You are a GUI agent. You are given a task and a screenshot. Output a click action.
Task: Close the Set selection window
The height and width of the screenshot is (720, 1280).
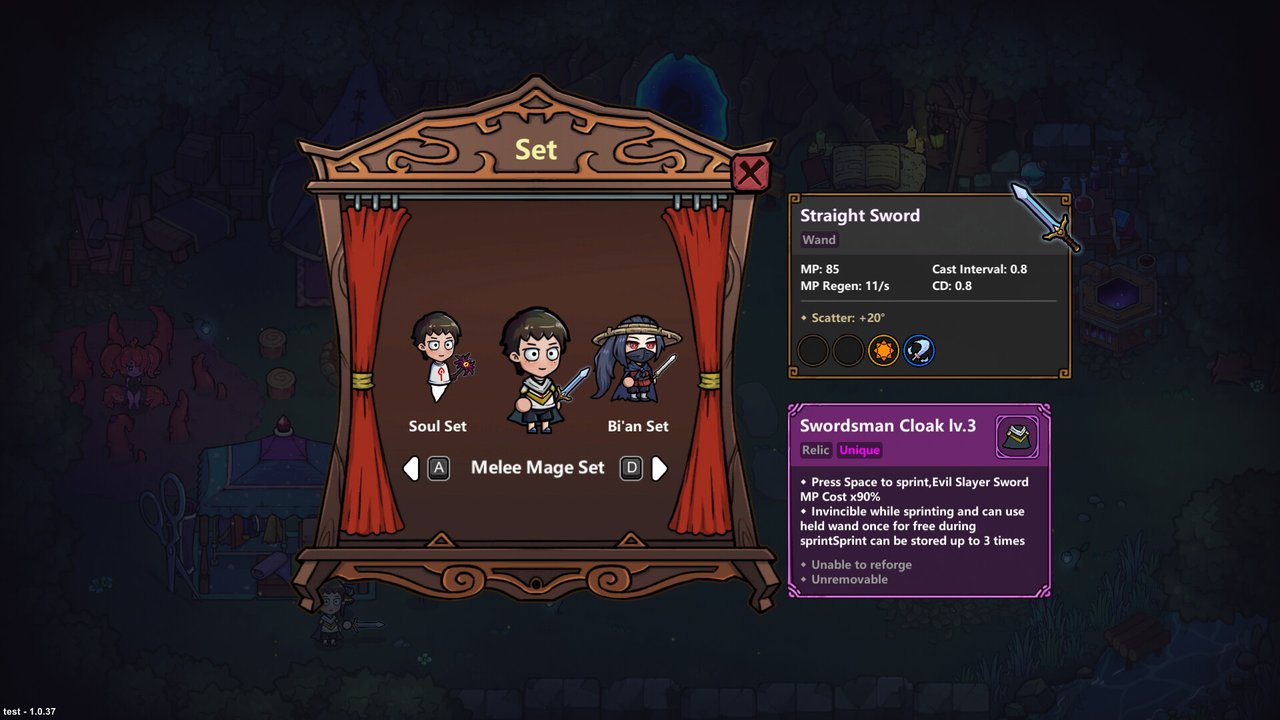[x=750, y=173]
